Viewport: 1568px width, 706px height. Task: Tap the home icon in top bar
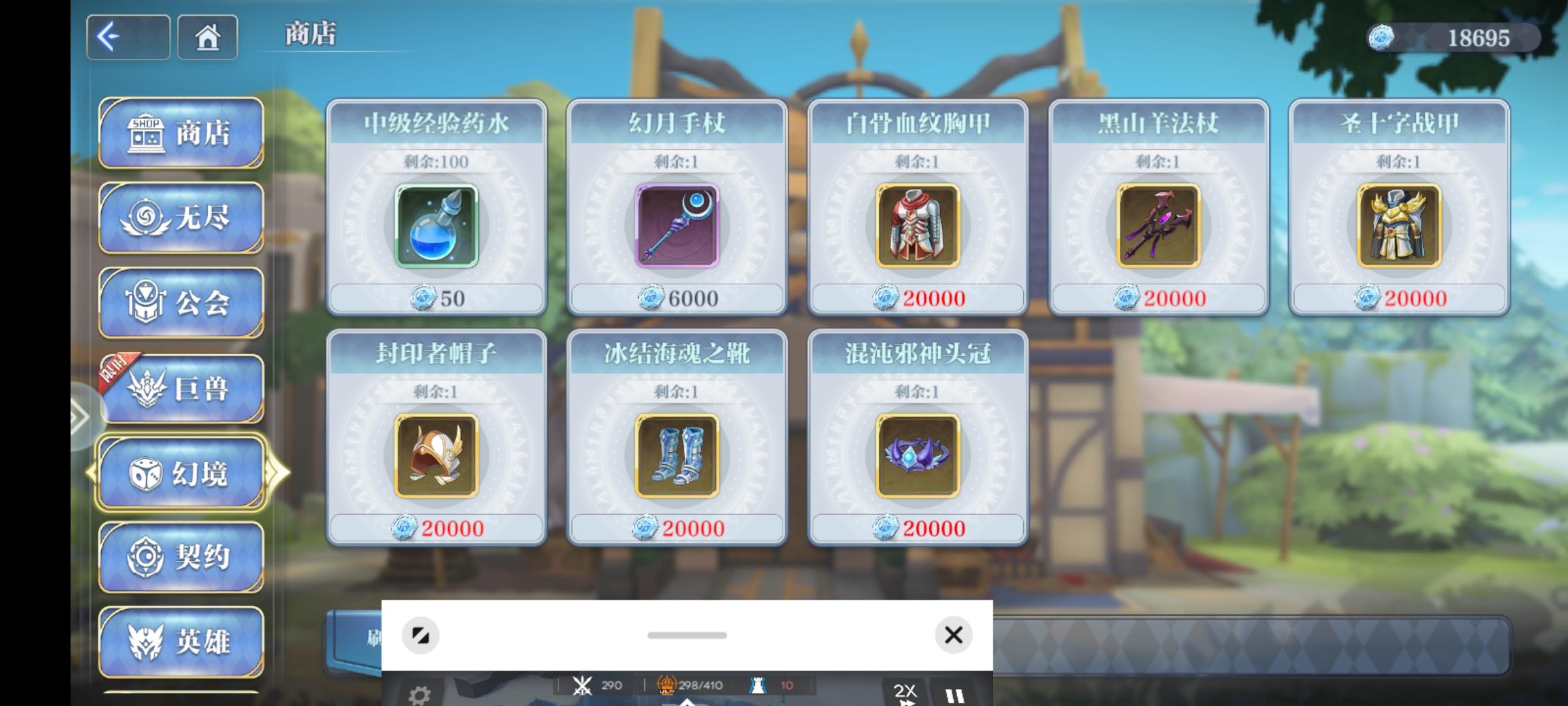(207, 37)
